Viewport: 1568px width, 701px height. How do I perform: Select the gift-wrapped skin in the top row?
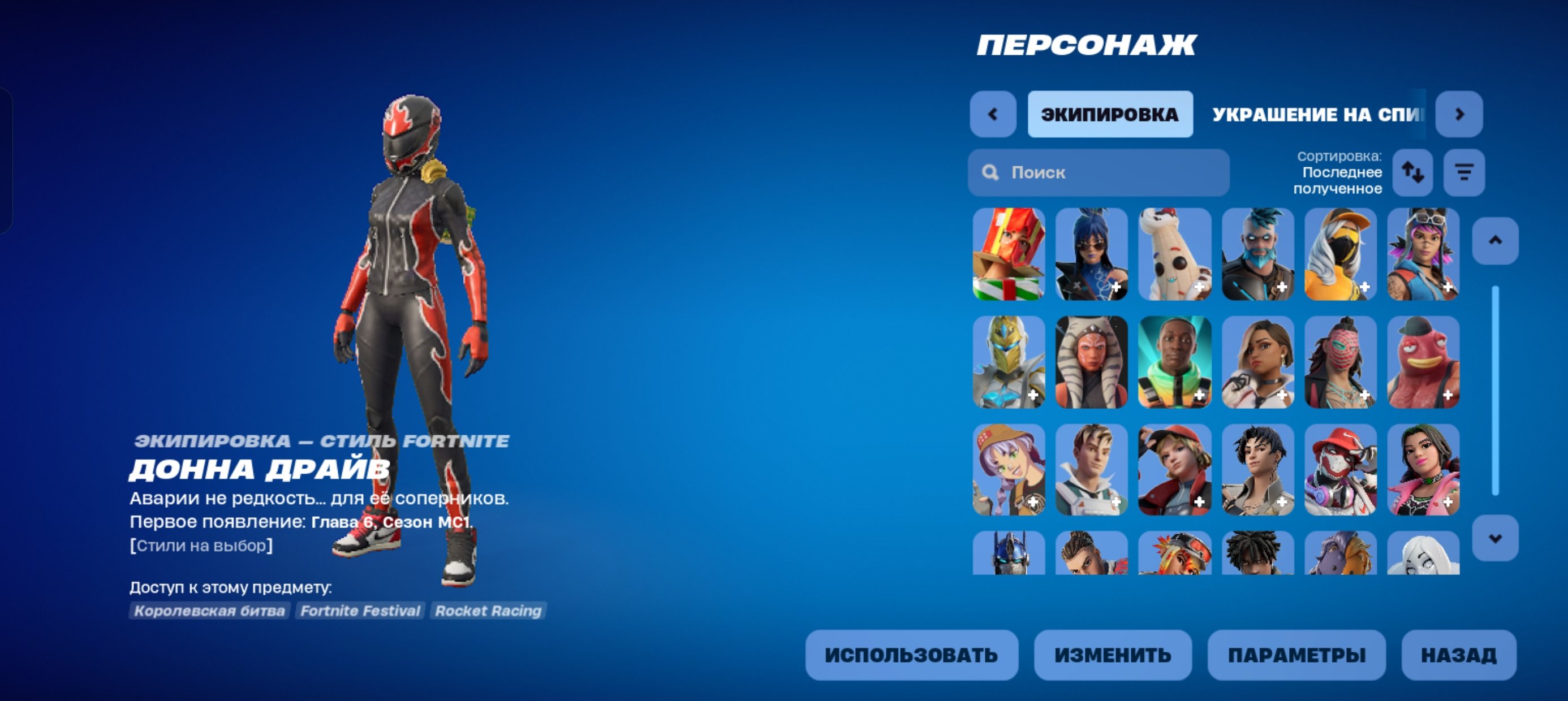point(1010,256)
